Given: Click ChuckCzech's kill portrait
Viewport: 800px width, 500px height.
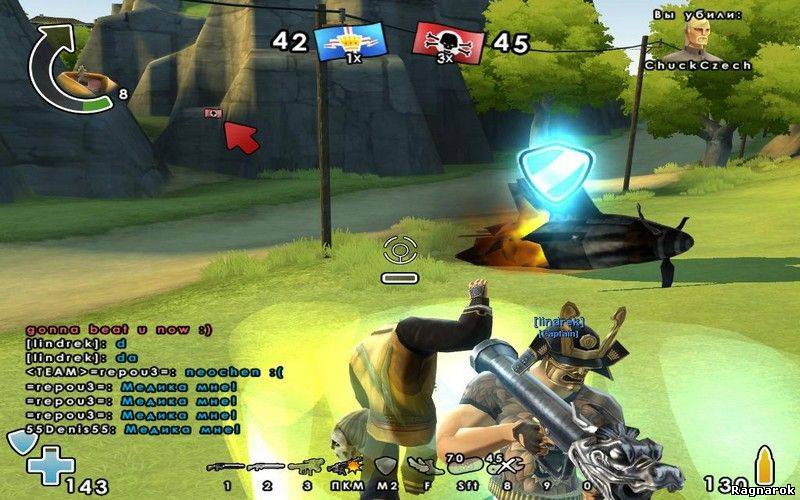Looking at the screenshot, I should [695, 40].
